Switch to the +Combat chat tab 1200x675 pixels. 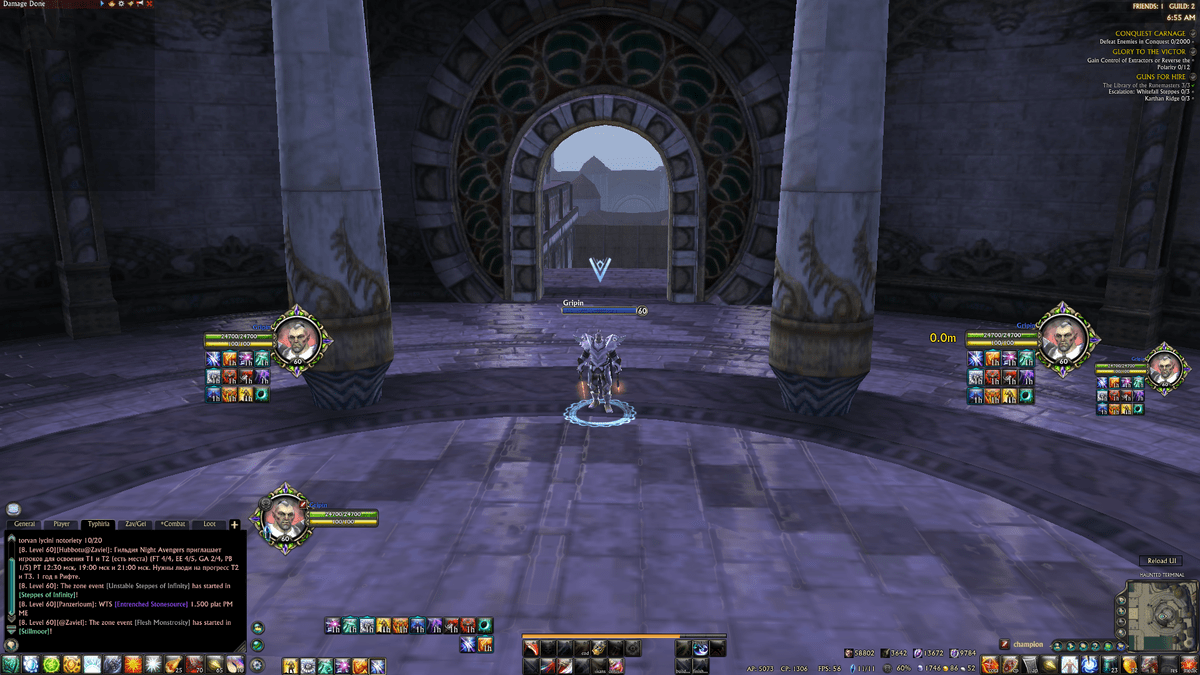click(x=173, y=524)
